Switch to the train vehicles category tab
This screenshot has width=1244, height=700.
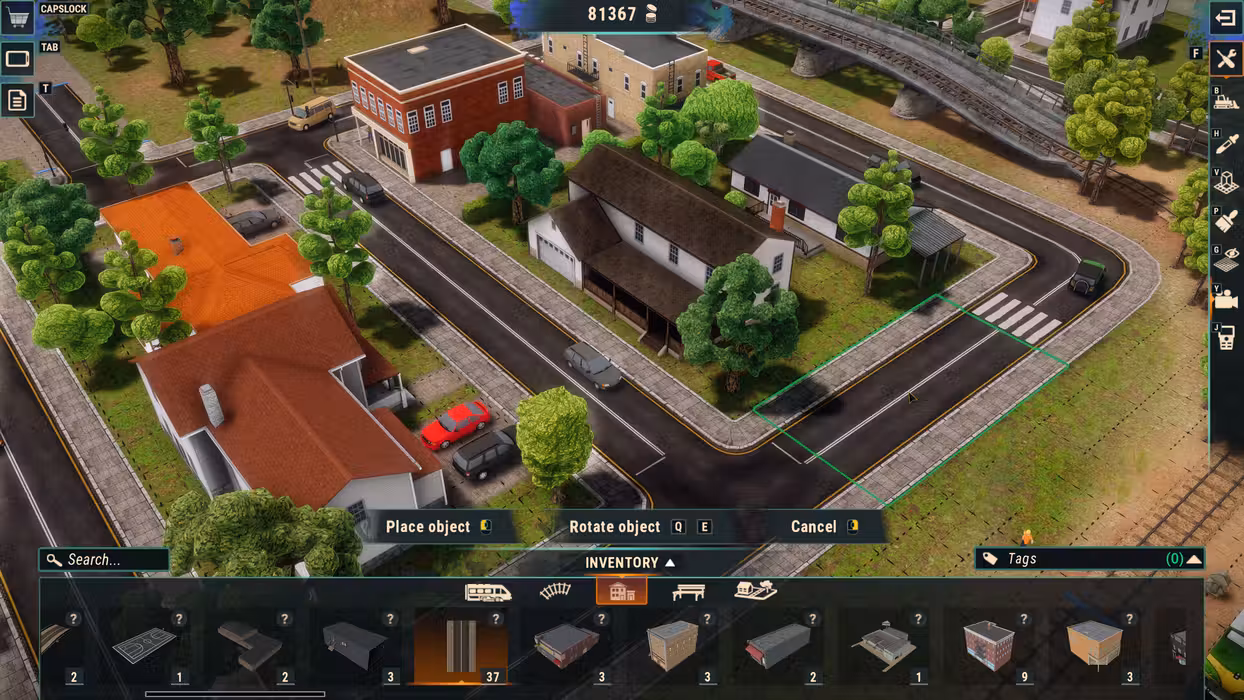(488, 592)
